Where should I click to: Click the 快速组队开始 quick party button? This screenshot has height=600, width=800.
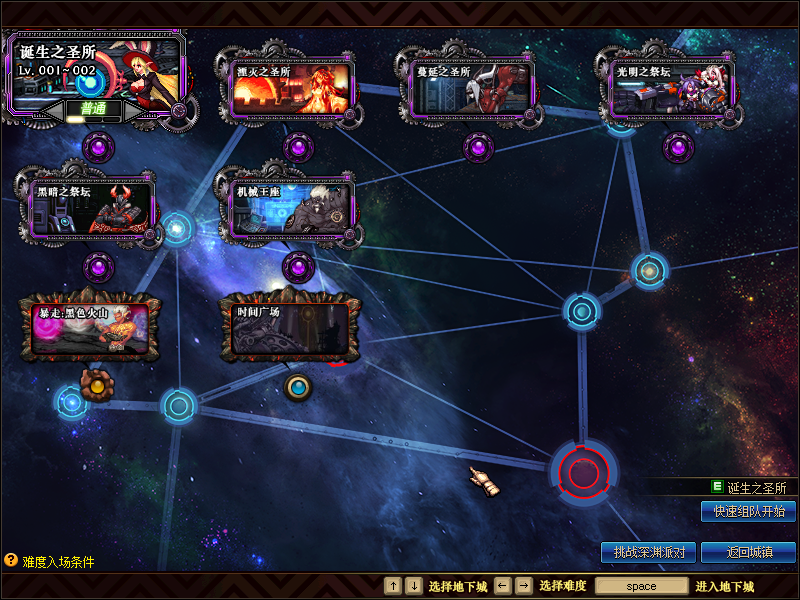pos(748,511)
